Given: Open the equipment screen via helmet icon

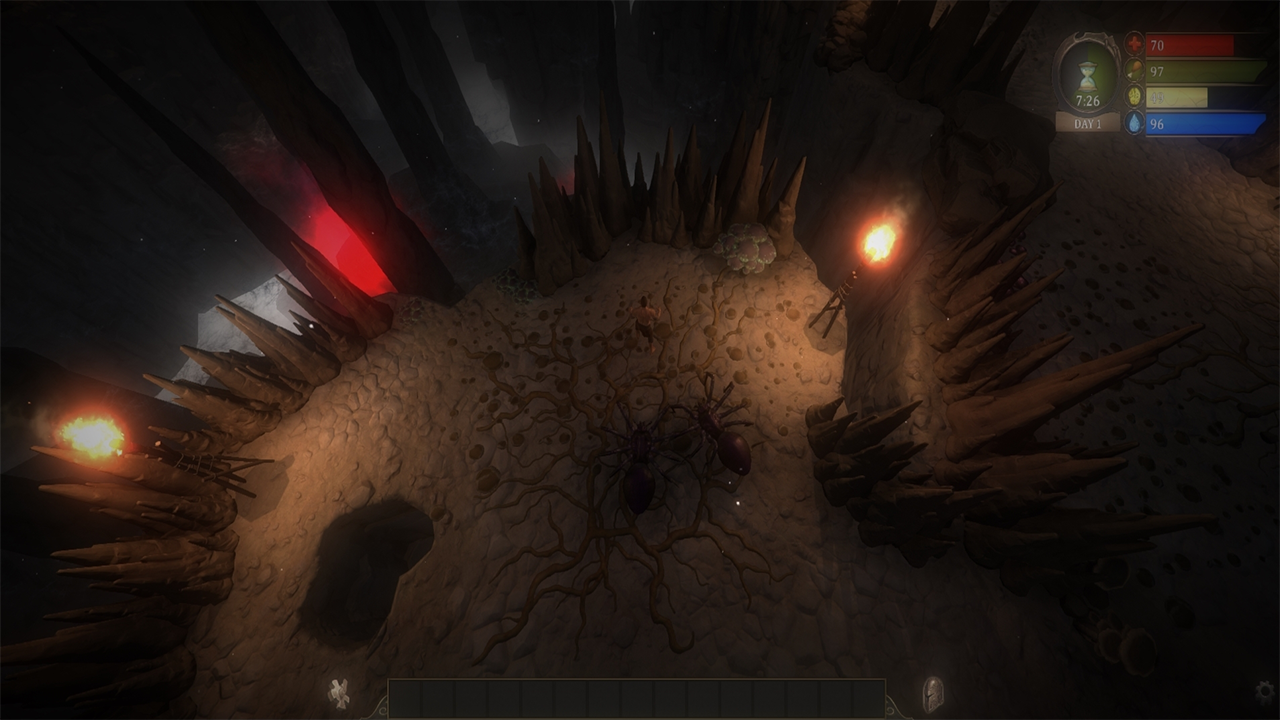Looking at the screenshot, I should tap(932, 694).
